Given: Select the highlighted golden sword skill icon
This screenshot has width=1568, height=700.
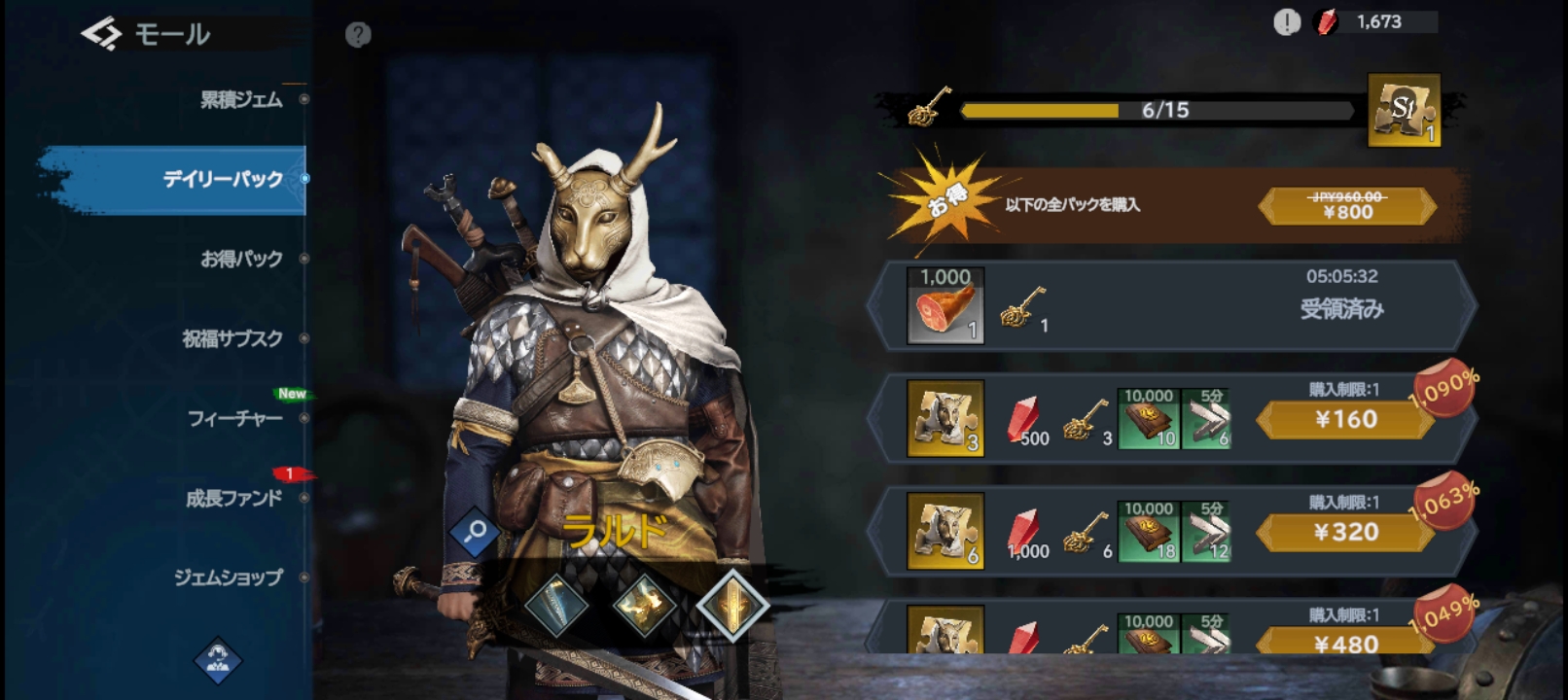Looking at the screenshot, I should pyautogui.click(x=732, y=605).
